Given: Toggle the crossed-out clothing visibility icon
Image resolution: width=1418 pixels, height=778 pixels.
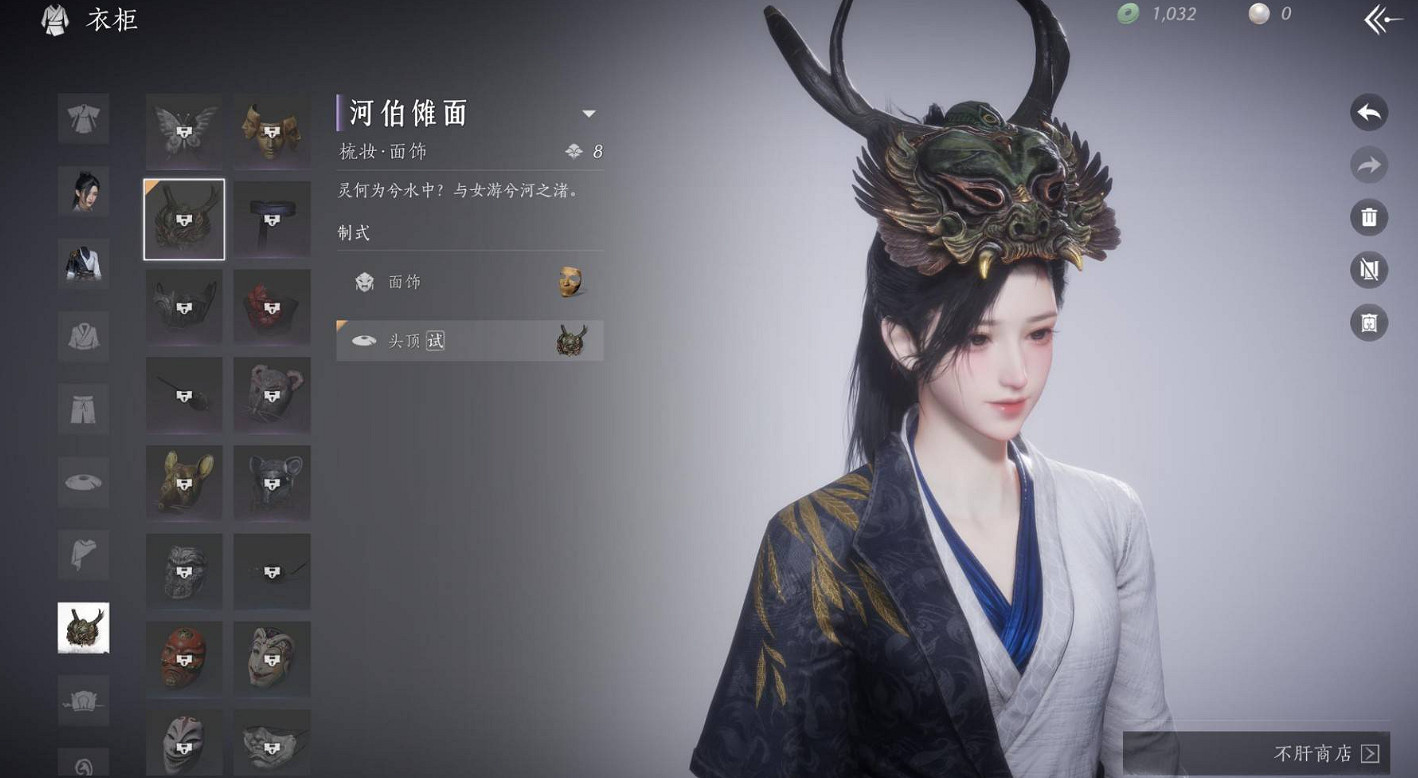Looking at the screenshot, I should point(1369,270).
